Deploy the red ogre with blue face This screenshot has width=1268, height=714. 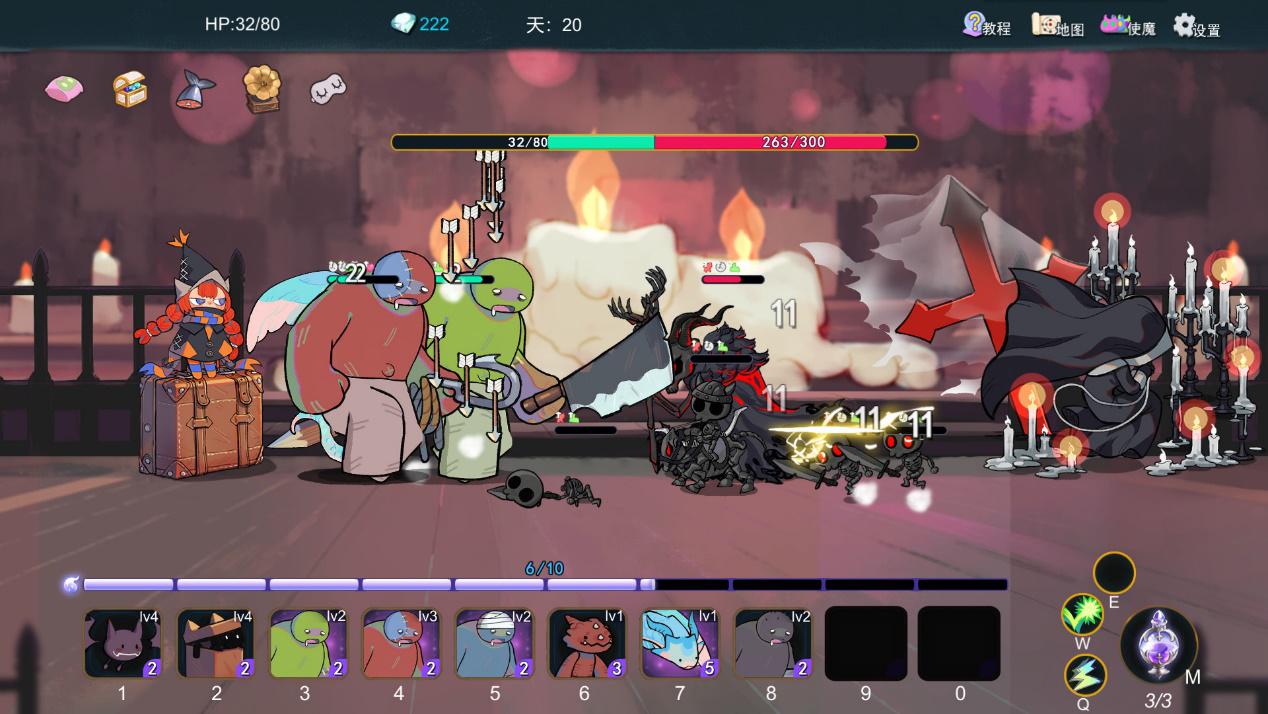pos(400,643)
